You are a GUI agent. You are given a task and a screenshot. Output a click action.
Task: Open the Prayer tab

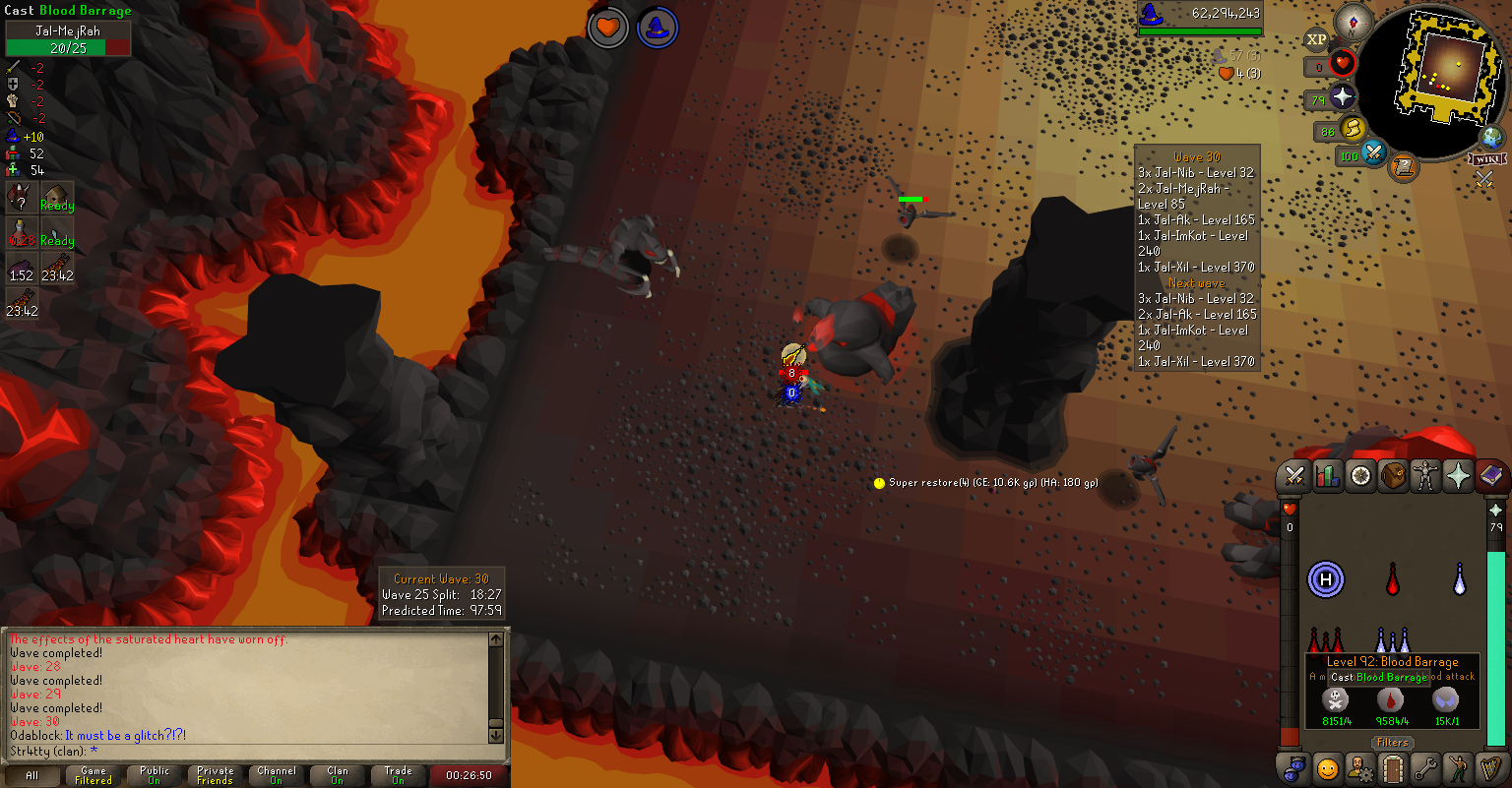(x=1458, y=477)
